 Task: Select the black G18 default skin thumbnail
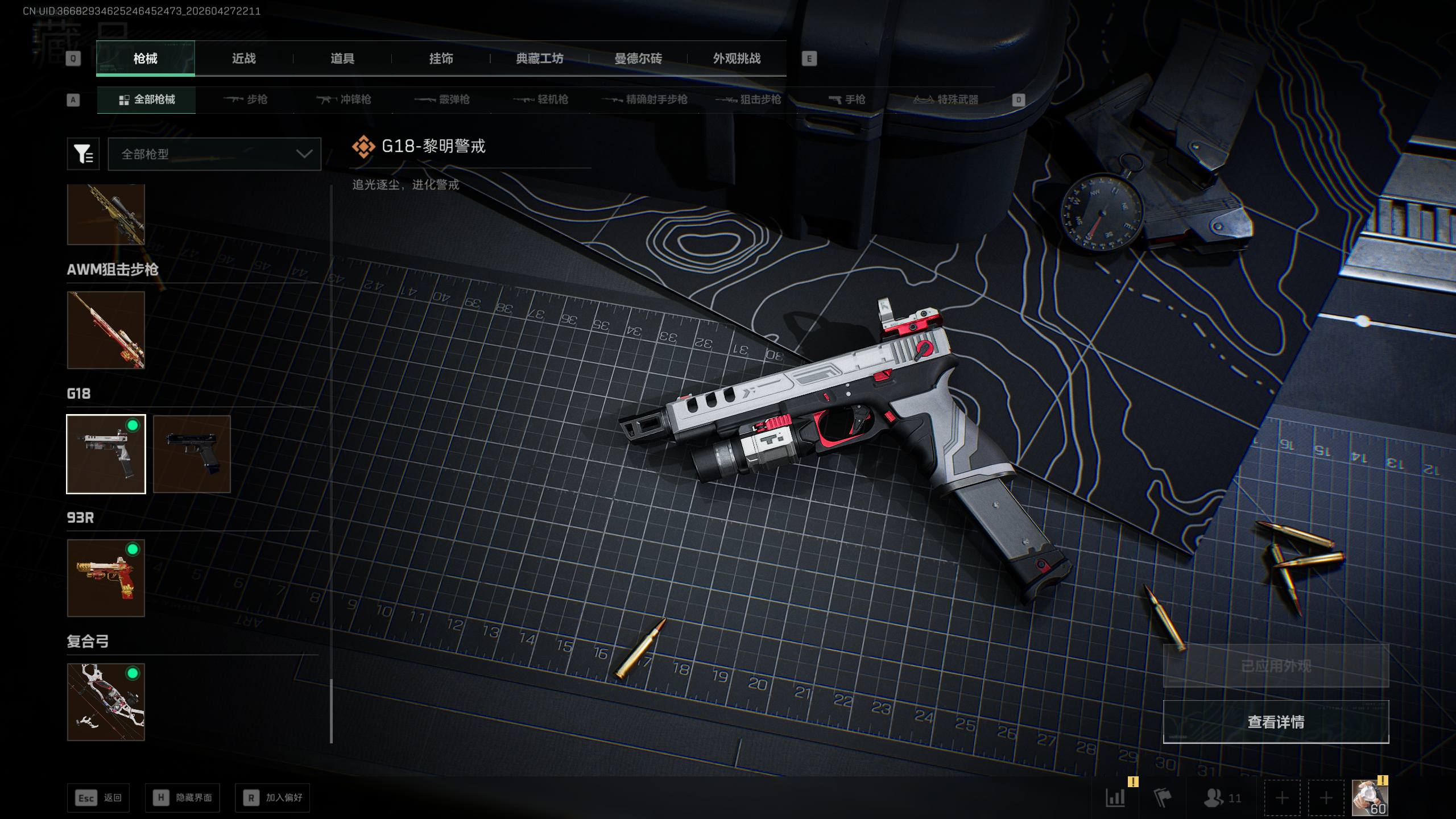tap(192, 454)
